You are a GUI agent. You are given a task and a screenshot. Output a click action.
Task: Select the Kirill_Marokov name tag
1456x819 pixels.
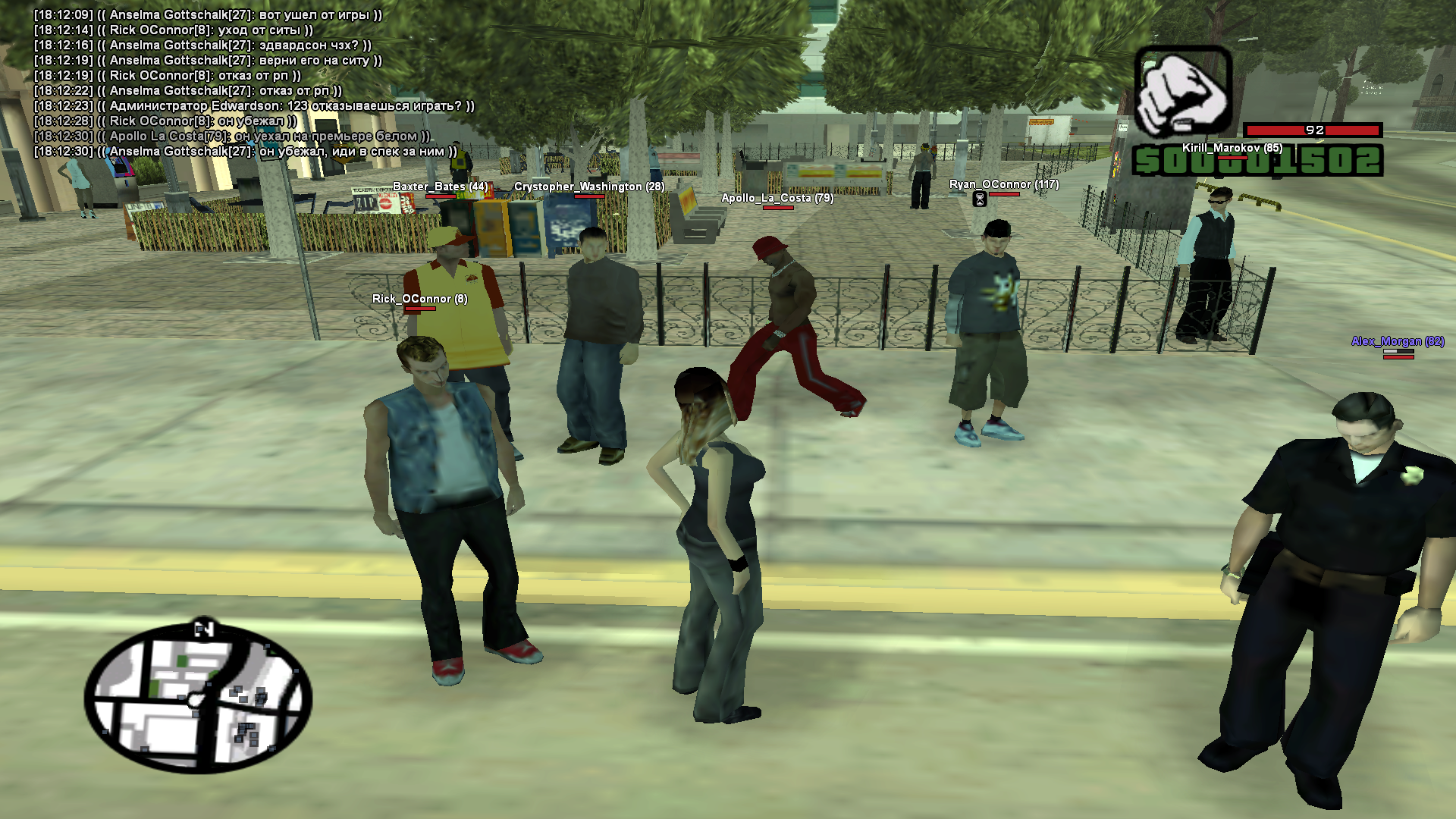point(1232,148)
